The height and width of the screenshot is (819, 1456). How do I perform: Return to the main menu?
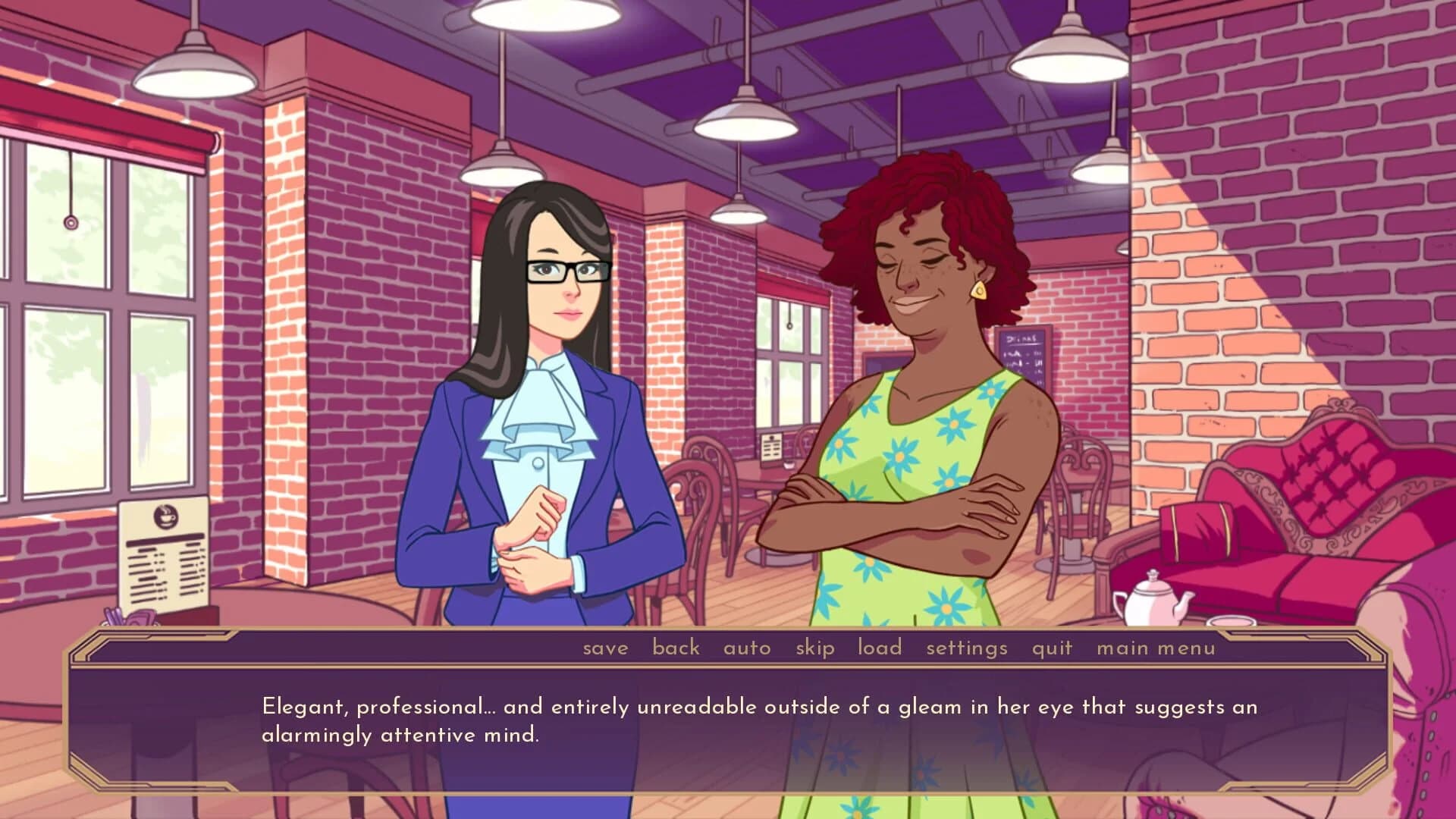1155,648
